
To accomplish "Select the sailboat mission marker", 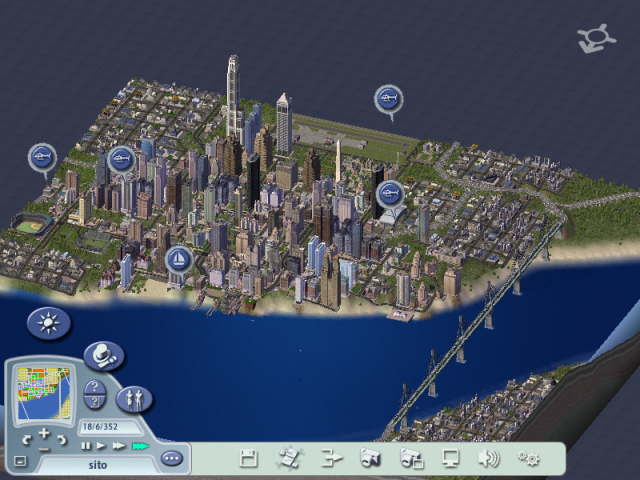I will pos(178,260).
